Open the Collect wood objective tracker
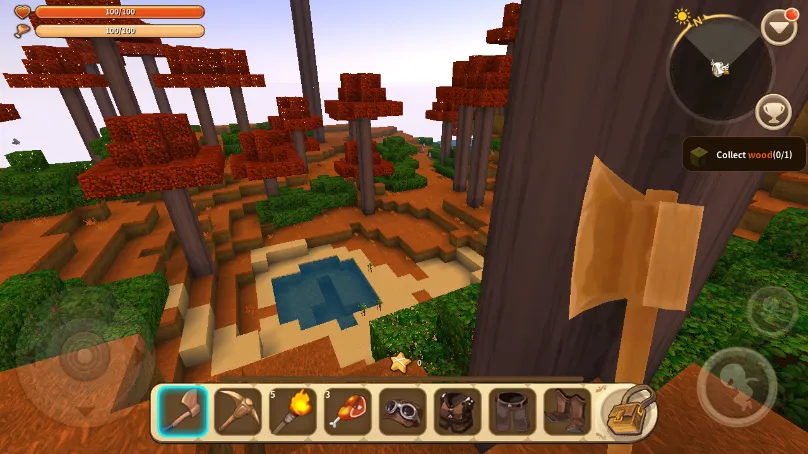808x454 pixels. pyautogui.click(x=743, y=154)
